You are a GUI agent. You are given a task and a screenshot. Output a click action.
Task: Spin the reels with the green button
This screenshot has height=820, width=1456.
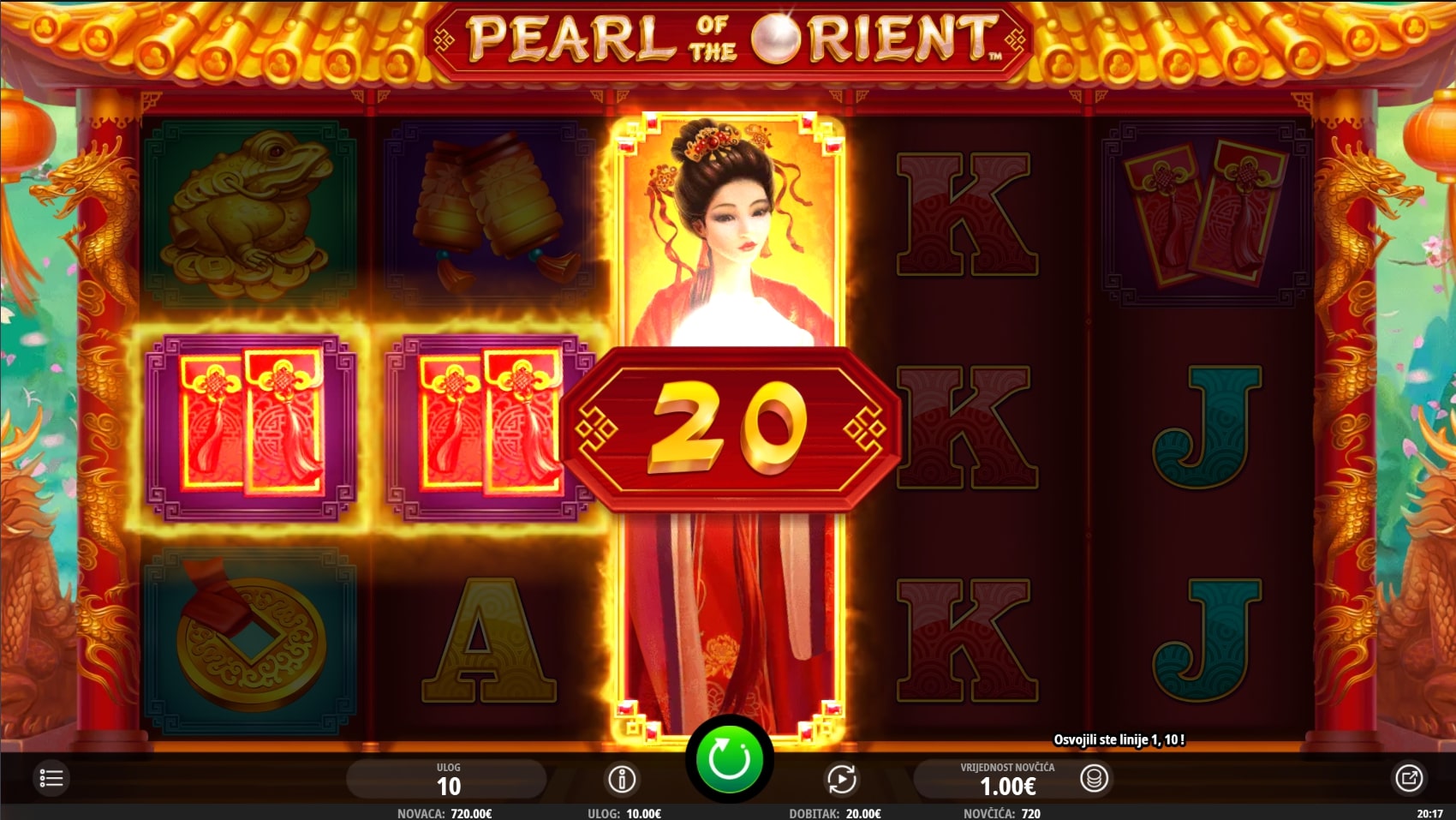[x=729, y=759]
